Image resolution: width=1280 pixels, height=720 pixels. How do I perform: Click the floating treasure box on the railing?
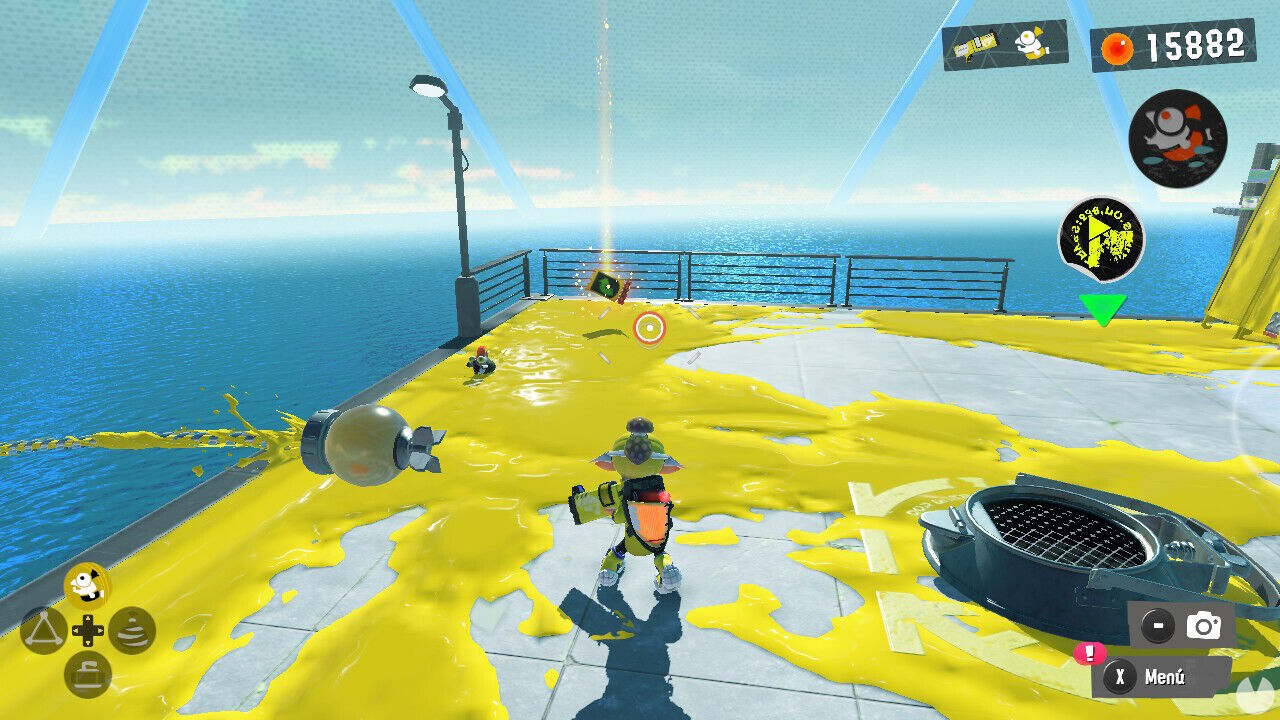click(x=604, y=286)
